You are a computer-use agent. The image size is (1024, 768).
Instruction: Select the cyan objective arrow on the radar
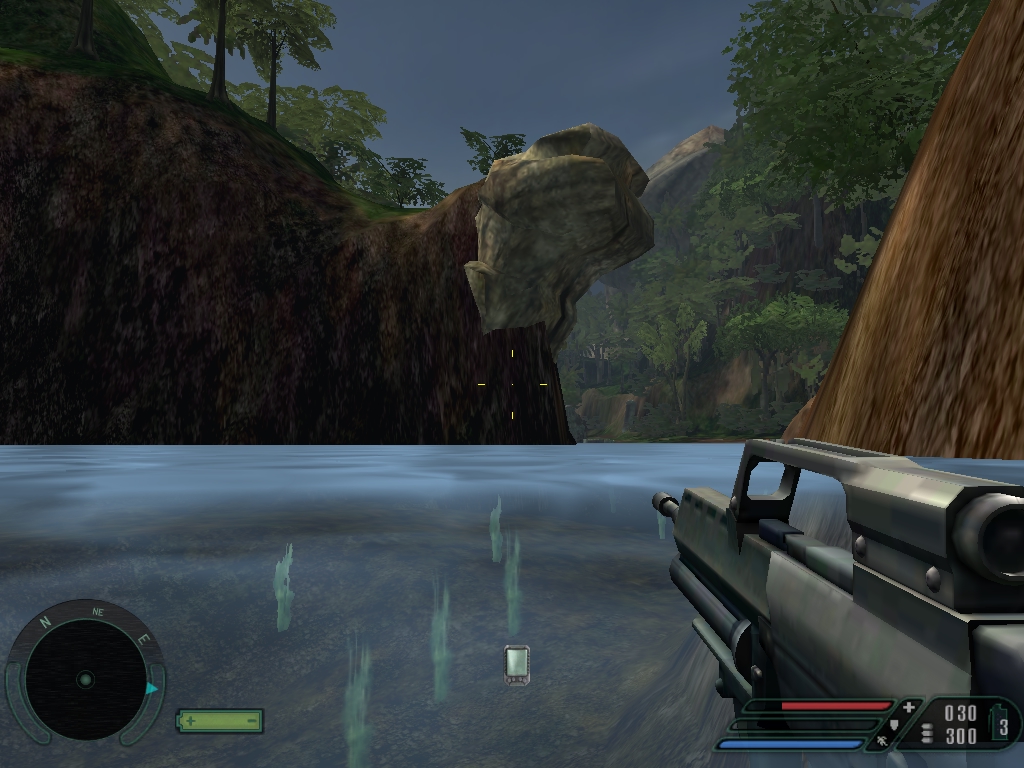tap(152, 688)
